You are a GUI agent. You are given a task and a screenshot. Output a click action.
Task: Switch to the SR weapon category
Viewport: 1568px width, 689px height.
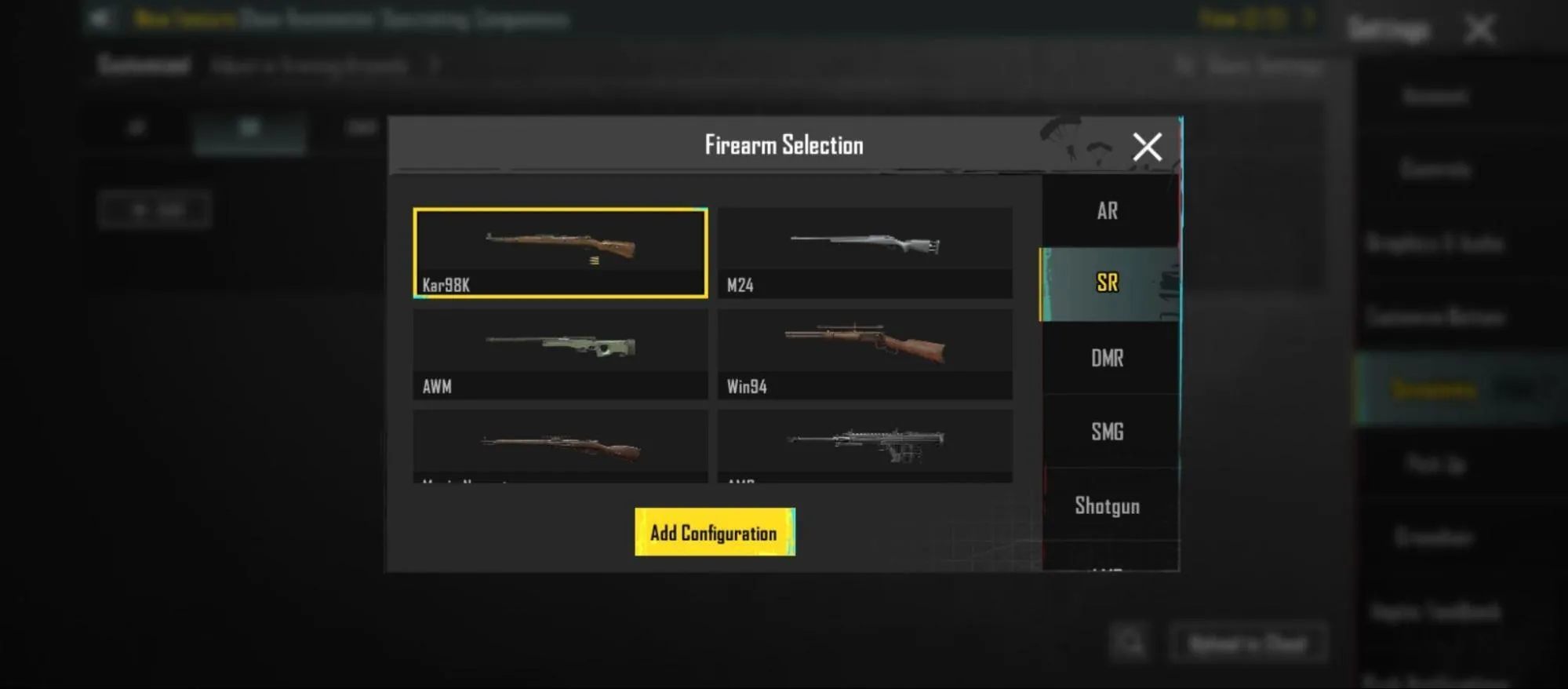1108,283
